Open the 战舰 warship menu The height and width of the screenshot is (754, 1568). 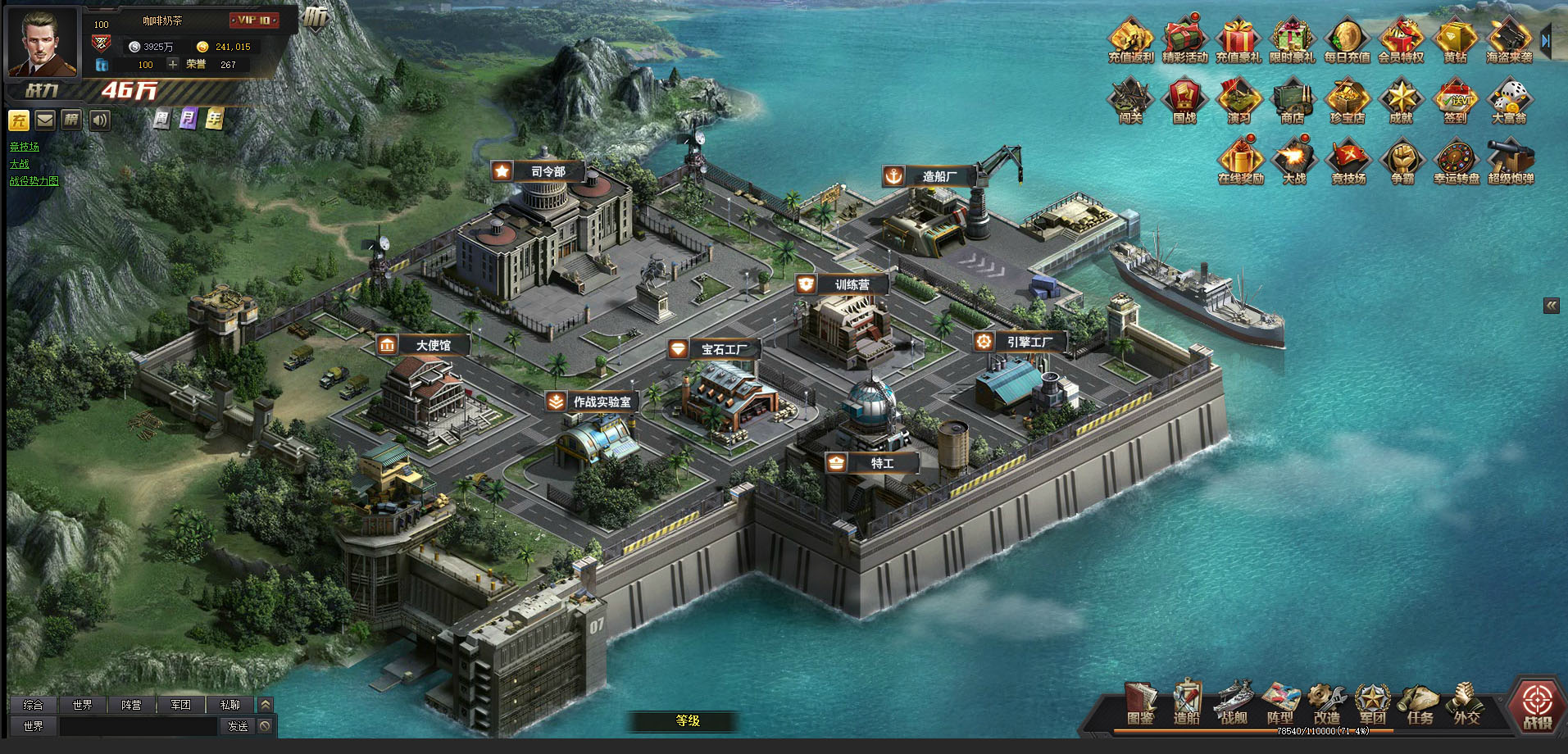pos(1234,703)
